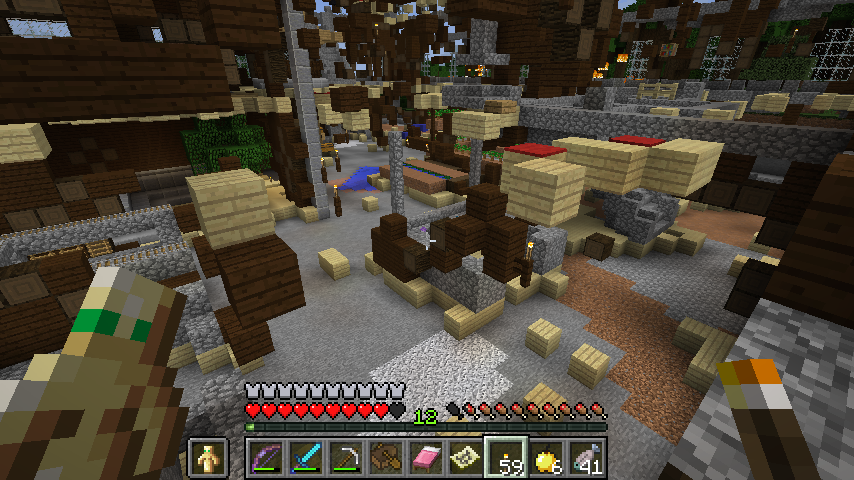Screen dimensions: 854x480
Task: Select the torch stack of 59
Action: [x=506, y=459]
